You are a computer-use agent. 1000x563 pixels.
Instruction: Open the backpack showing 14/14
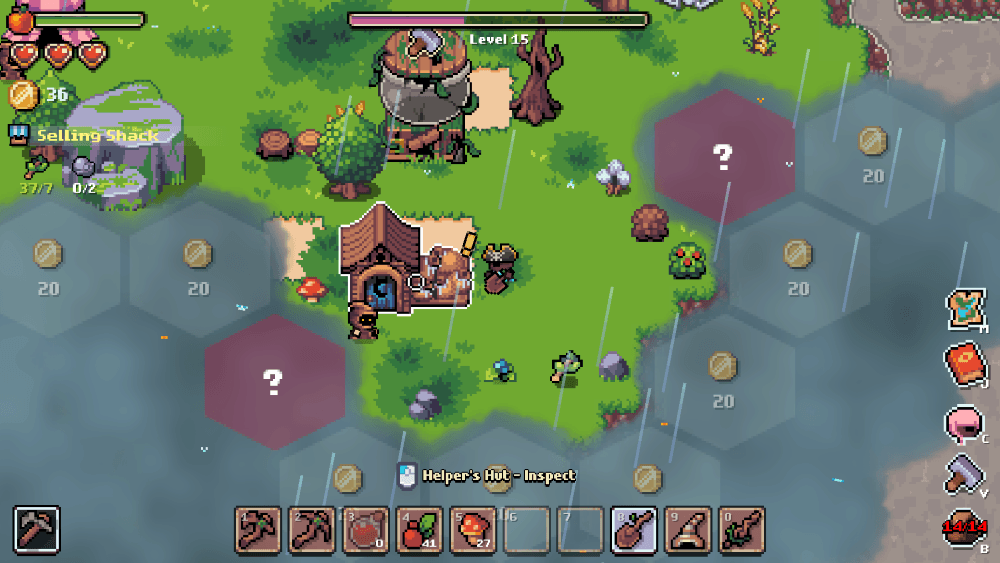click(x=965, y=528)
